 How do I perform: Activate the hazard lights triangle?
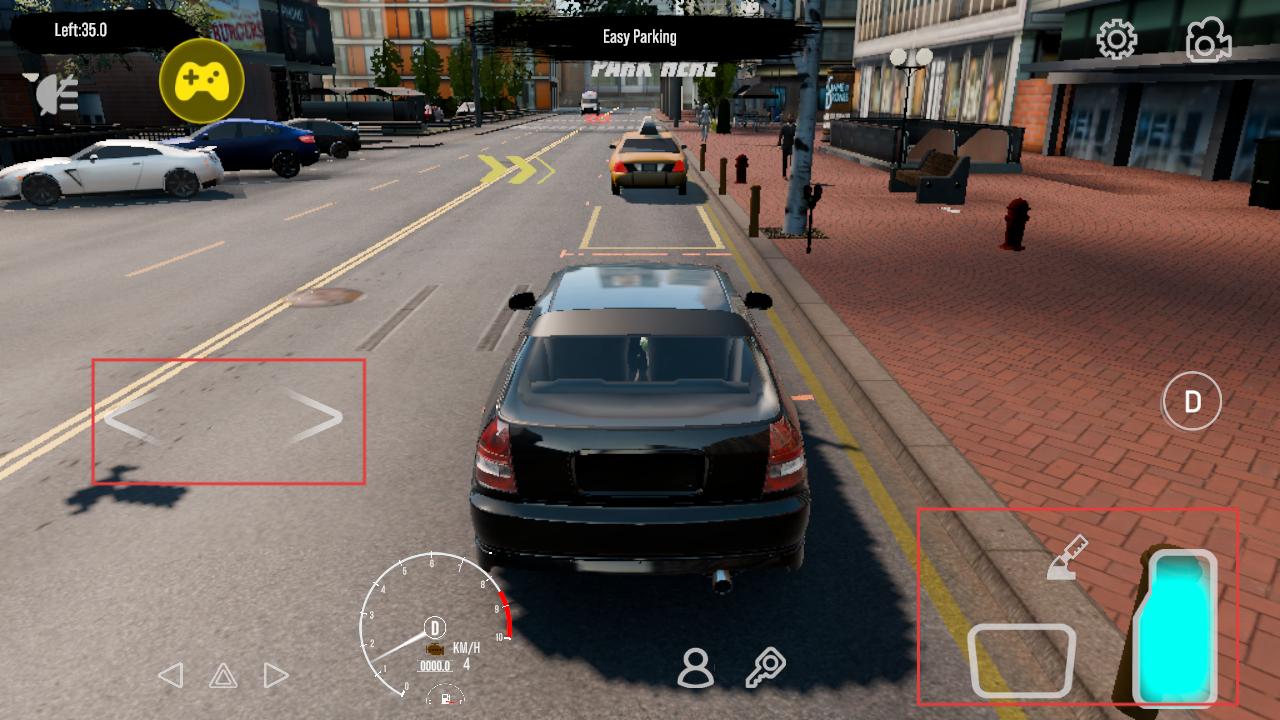[x=223, y=676]
